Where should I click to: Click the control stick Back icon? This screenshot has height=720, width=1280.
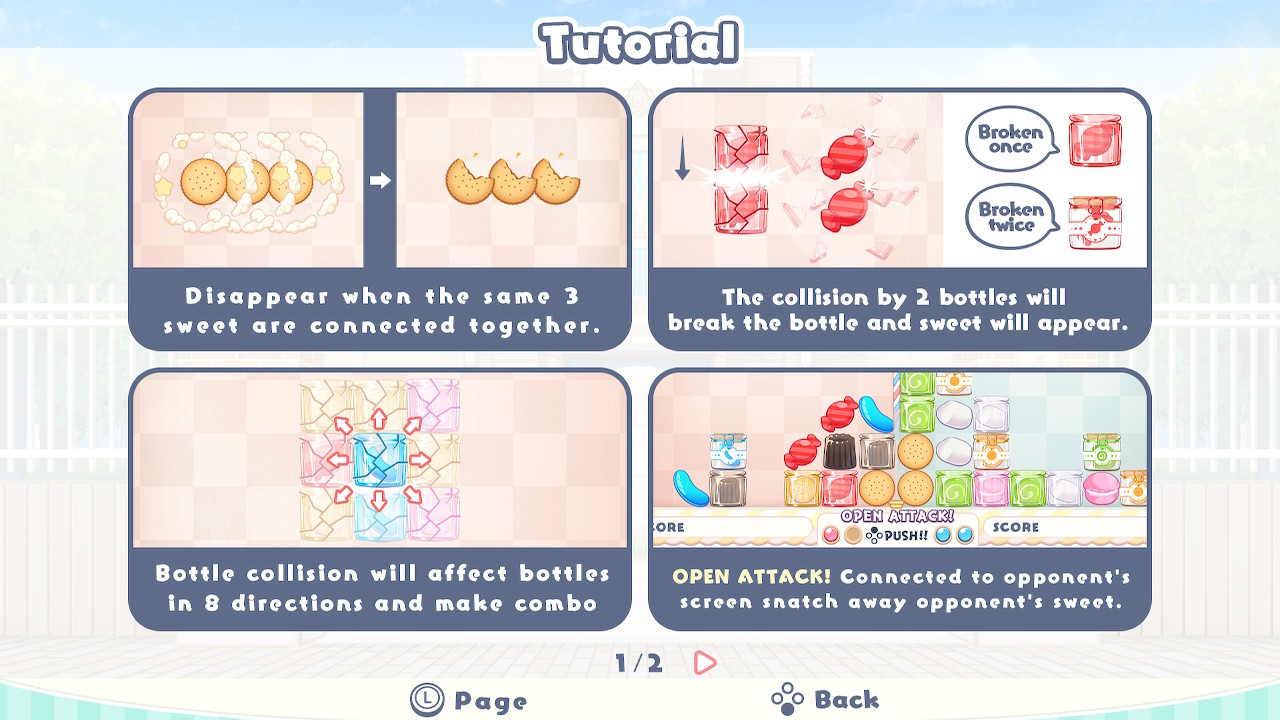pyautogui.click(x=788, y=697)
